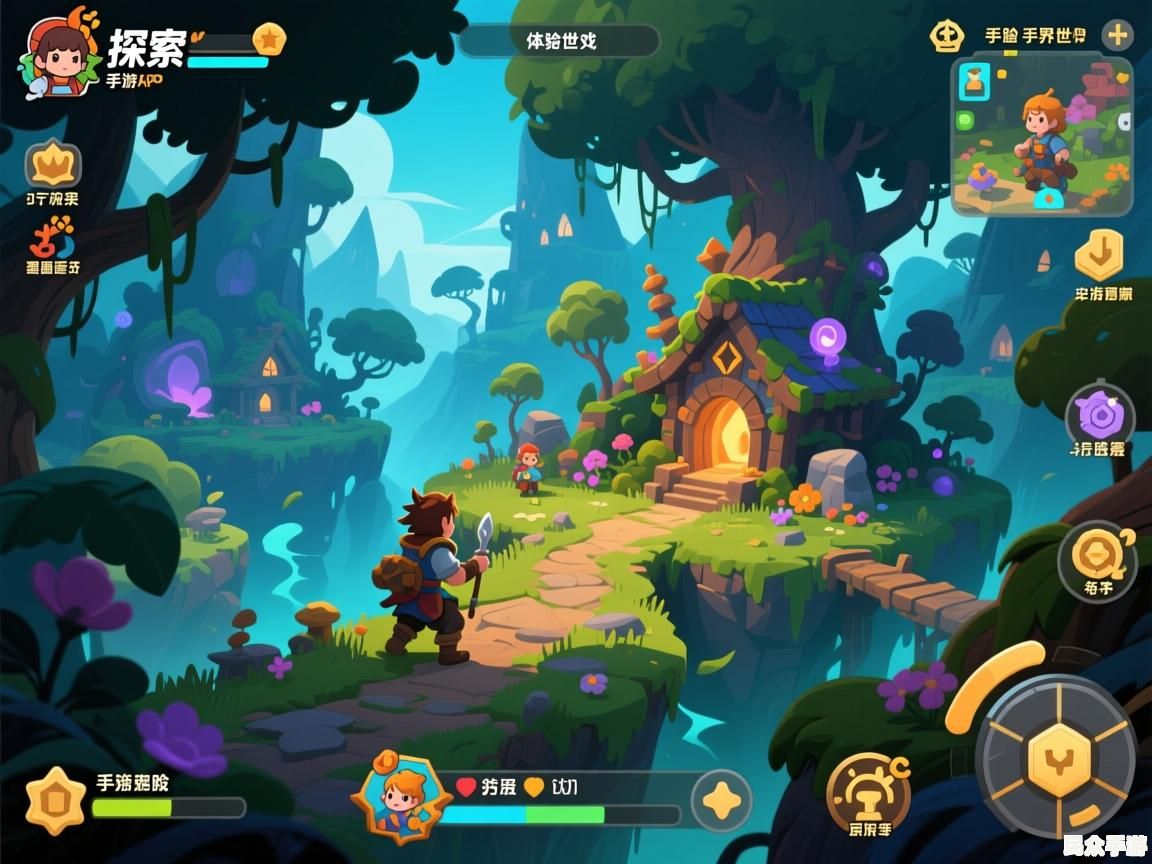Toggle the green round icon on the minimap

click(965, 120)
